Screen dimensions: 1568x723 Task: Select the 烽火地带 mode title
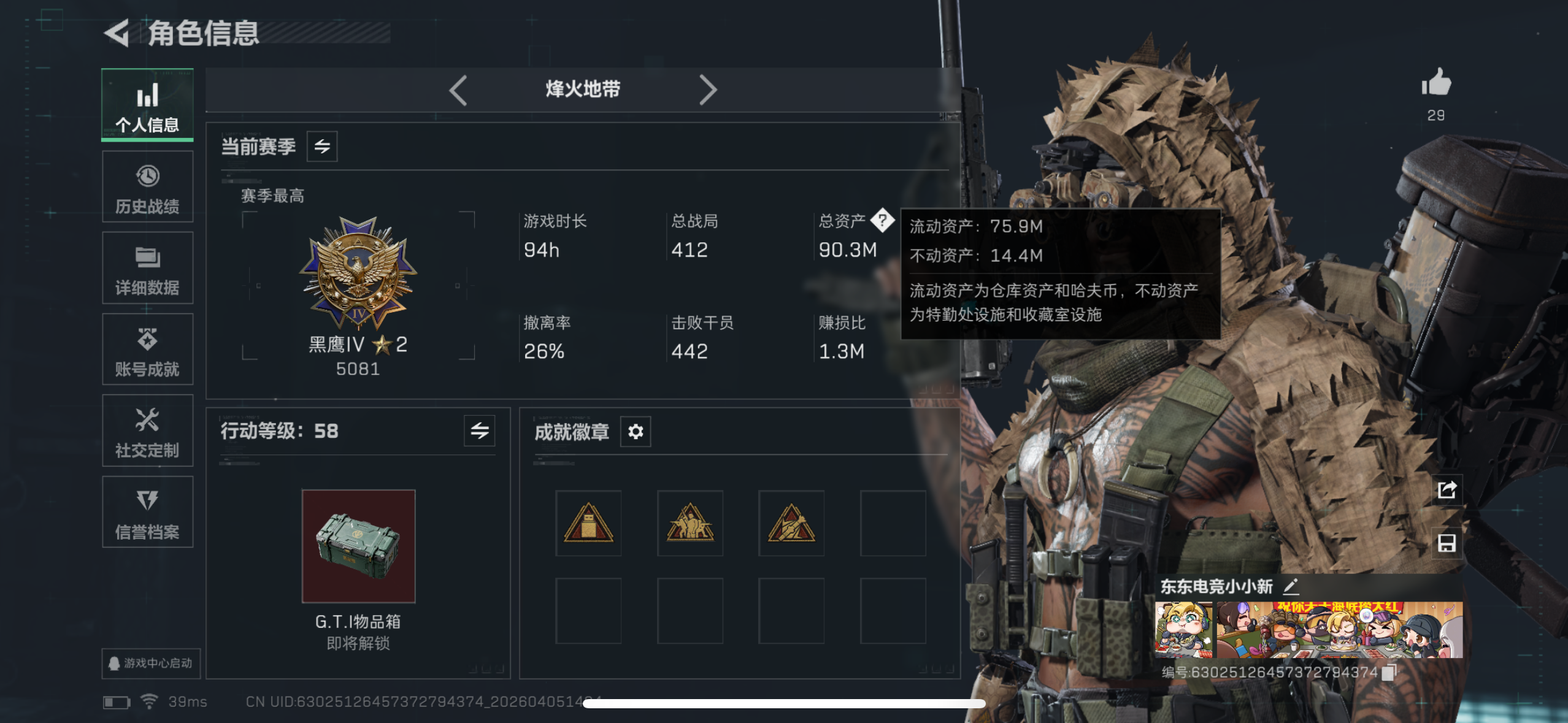(583, 90)
